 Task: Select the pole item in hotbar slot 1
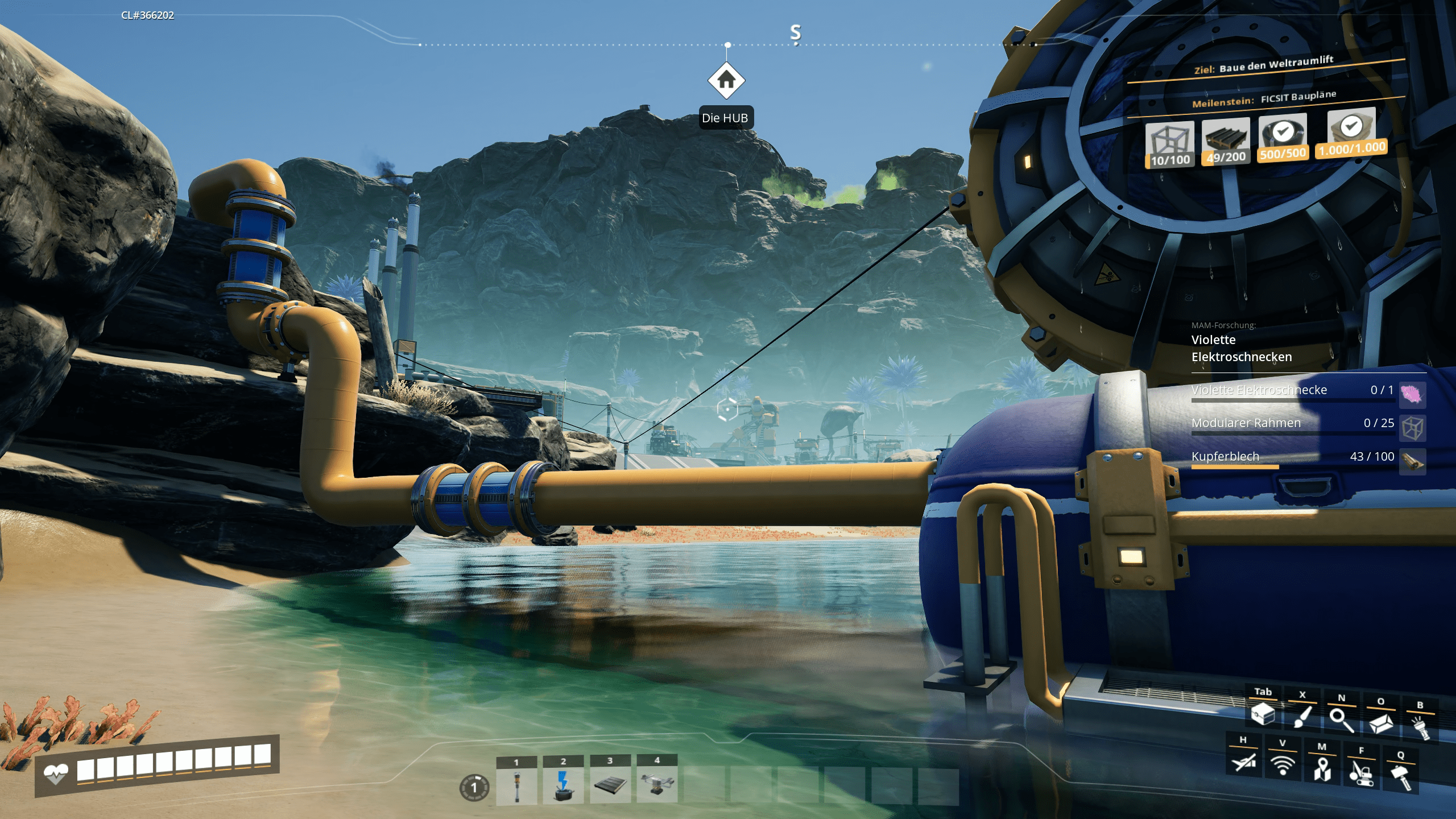coord(516,786)
